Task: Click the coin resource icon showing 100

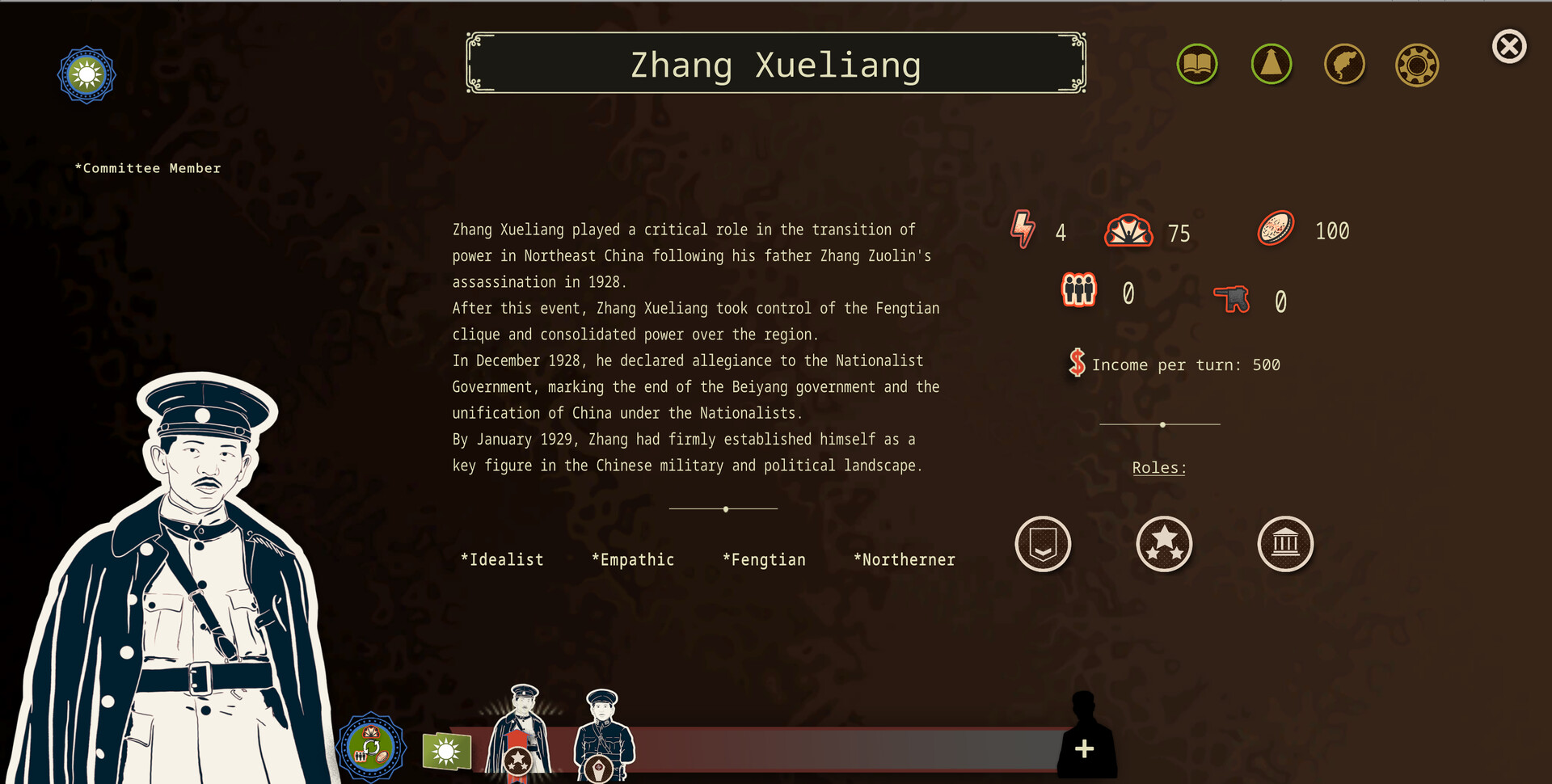Action: click(x=1275, y=229)
